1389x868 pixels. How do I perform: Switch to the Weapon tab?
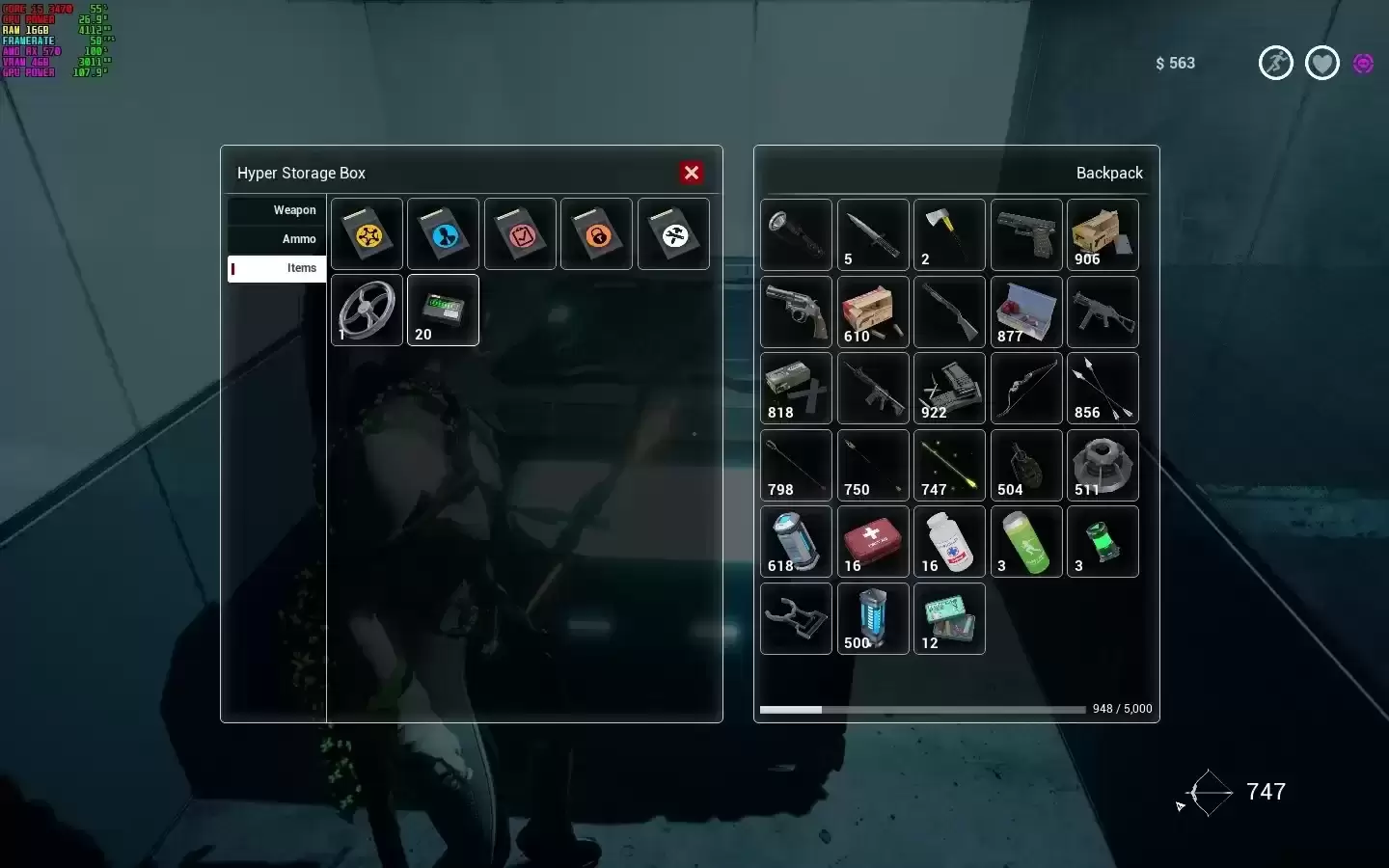tap(277, 210)
